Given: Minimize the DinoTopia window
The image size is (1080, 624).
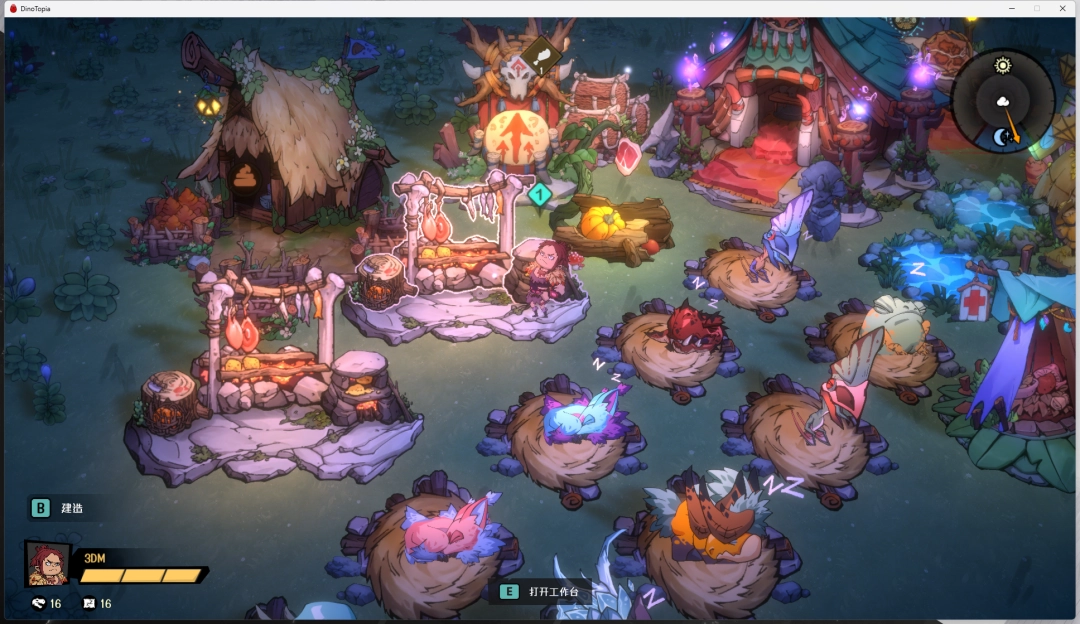Looking at the screenshot, I should click(x=1010, y=8).
